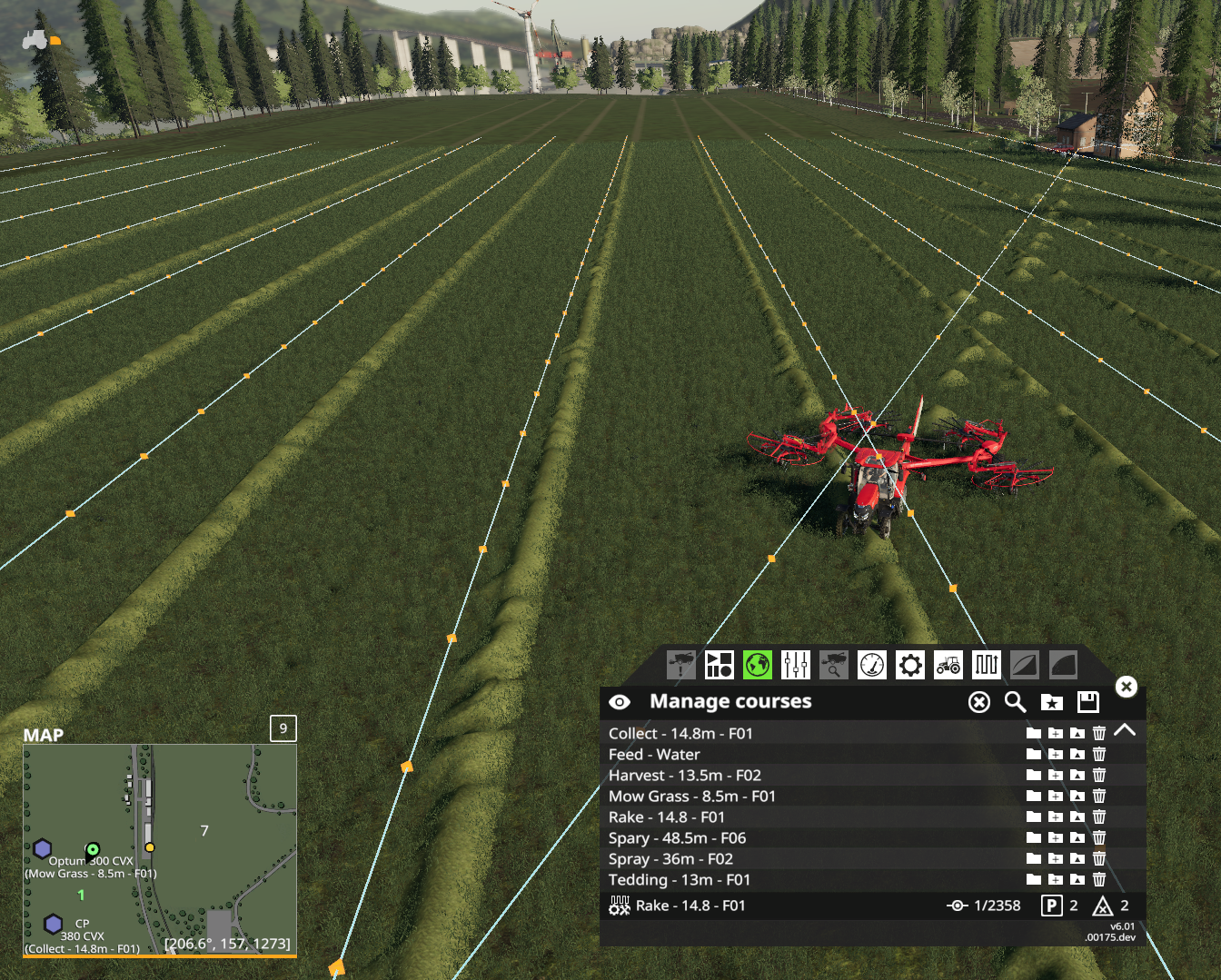The width and height of the screenshot is (1221, 980).
Task: Open the speedometer speeds settings tab
Action: coord(871,665)
